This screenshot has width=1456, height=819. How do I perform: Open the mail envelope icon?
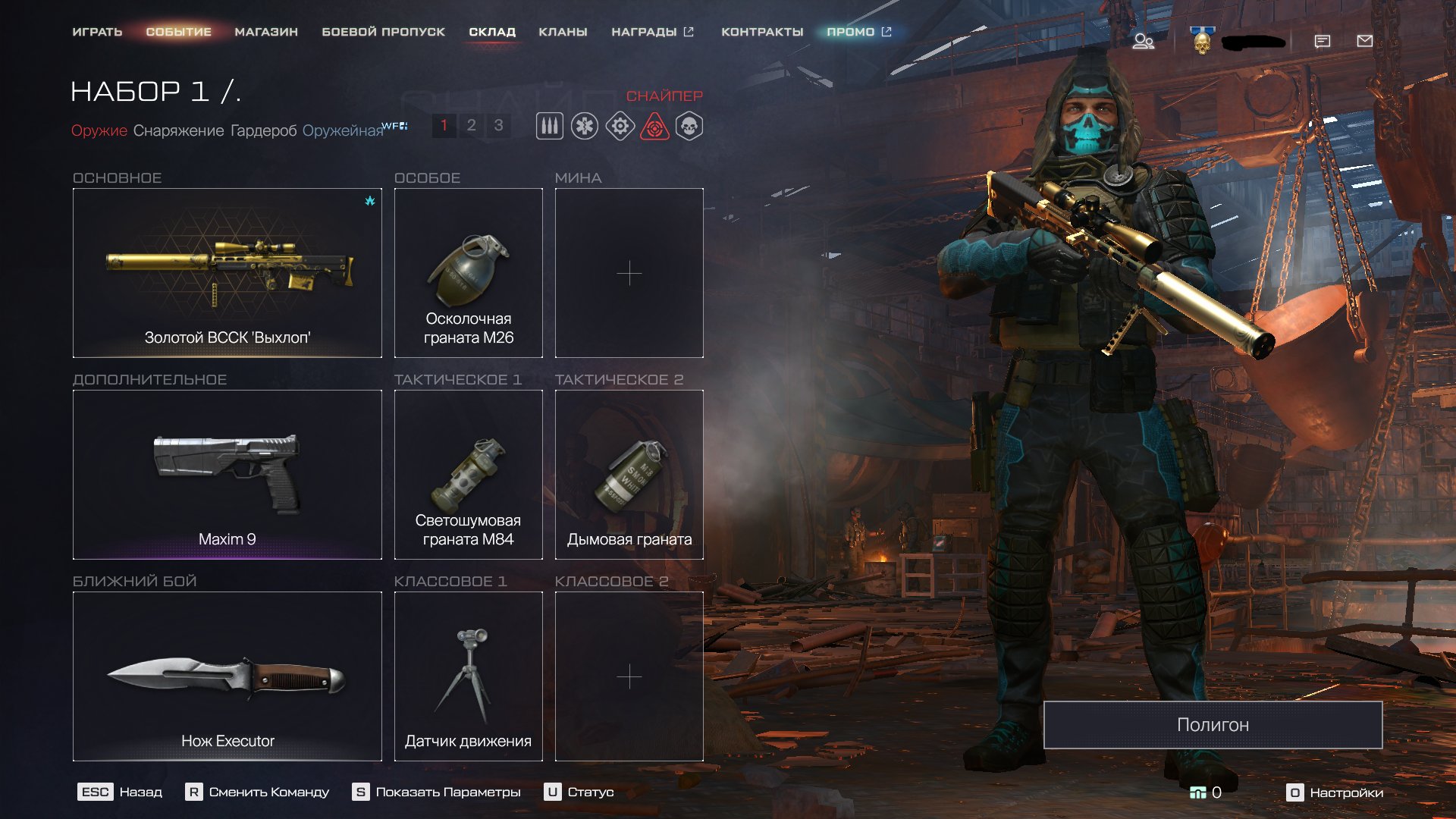pos(1364,41)
